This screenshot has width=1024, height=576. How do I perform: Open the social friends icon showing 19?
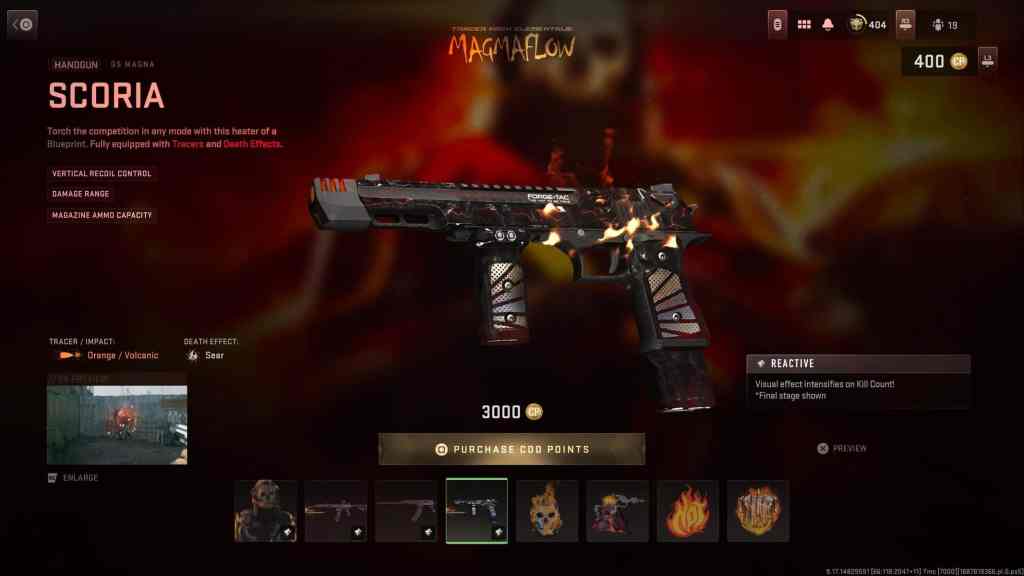(944, 24)
